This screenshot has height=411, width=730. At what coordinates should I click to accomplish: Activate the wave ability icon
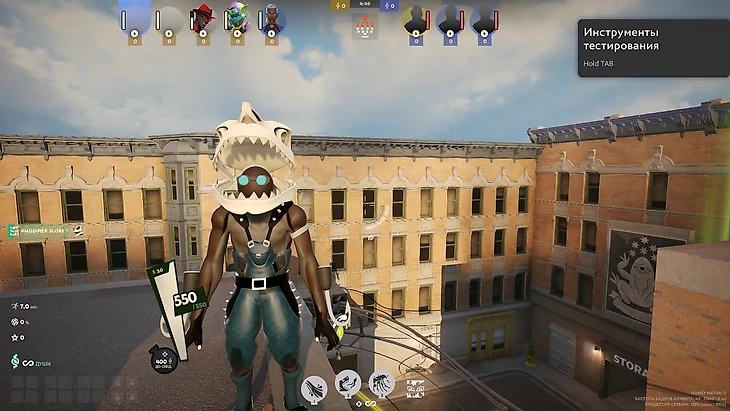tap(381, 383)
